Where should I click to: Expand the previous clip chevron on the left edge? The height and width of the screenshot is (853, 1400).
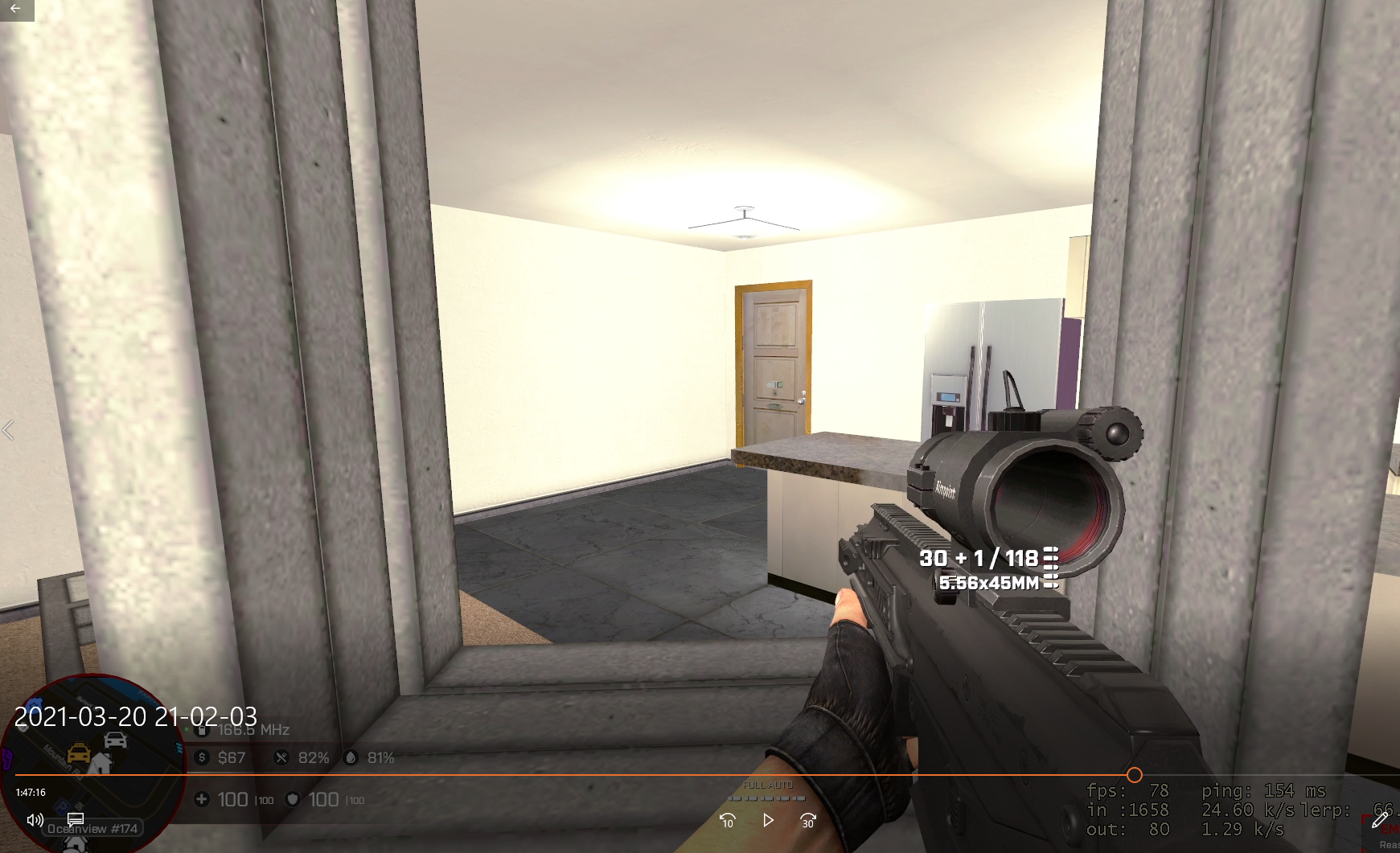coord(9,431)
